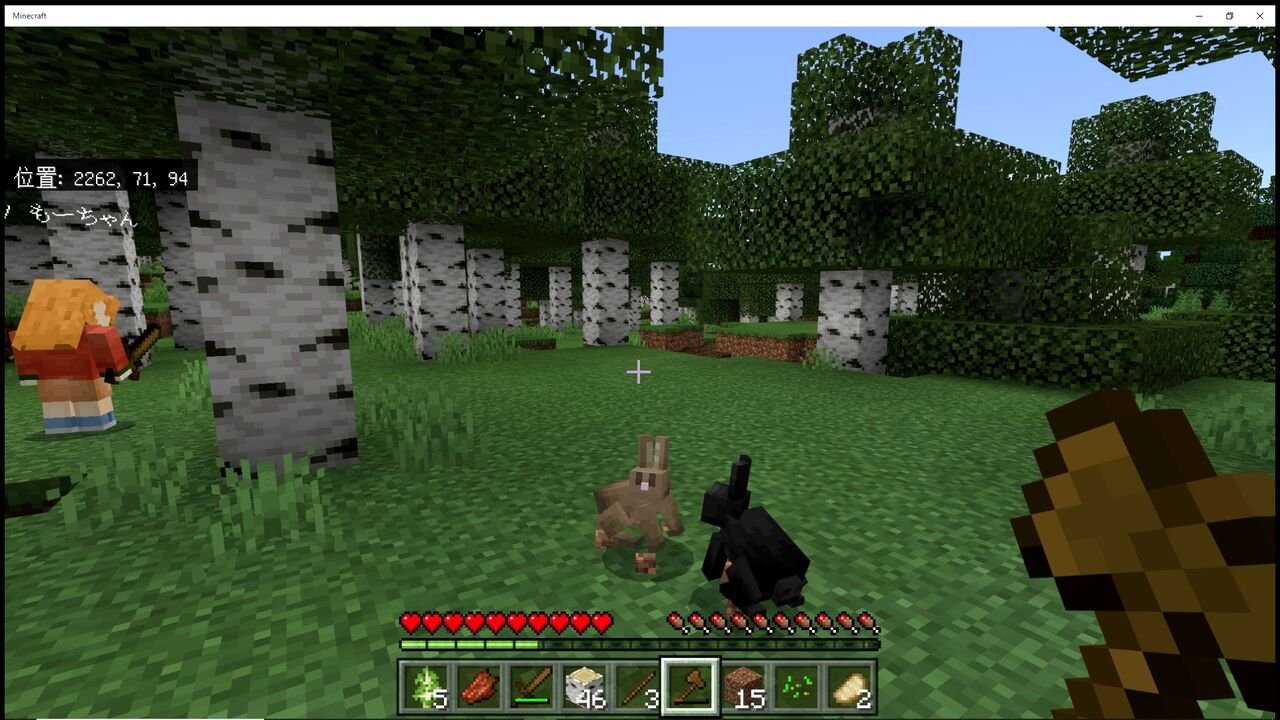Click the restore down window button
The width and height of the screenshot is (1280, 720).
tap(1228, 15)
